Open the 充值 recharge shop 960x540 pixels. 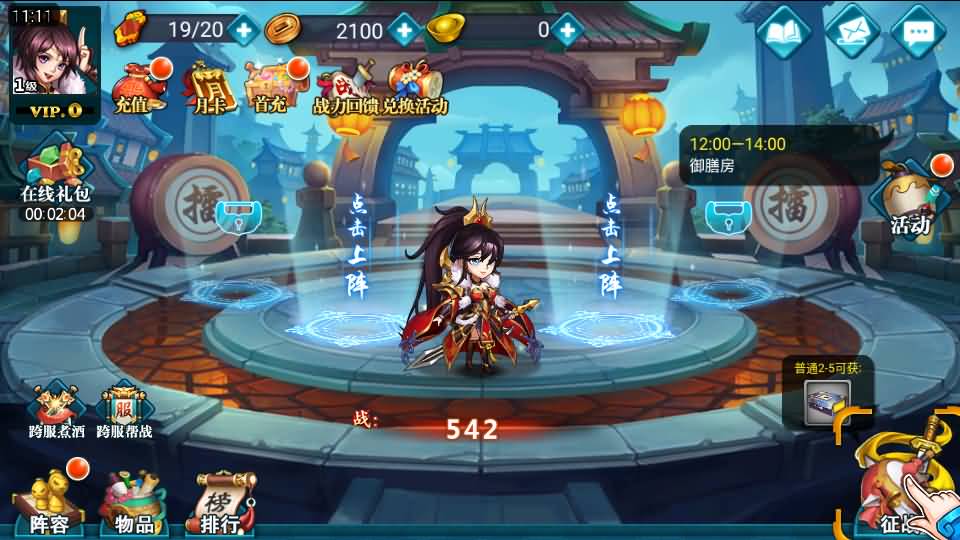[137, 86]
